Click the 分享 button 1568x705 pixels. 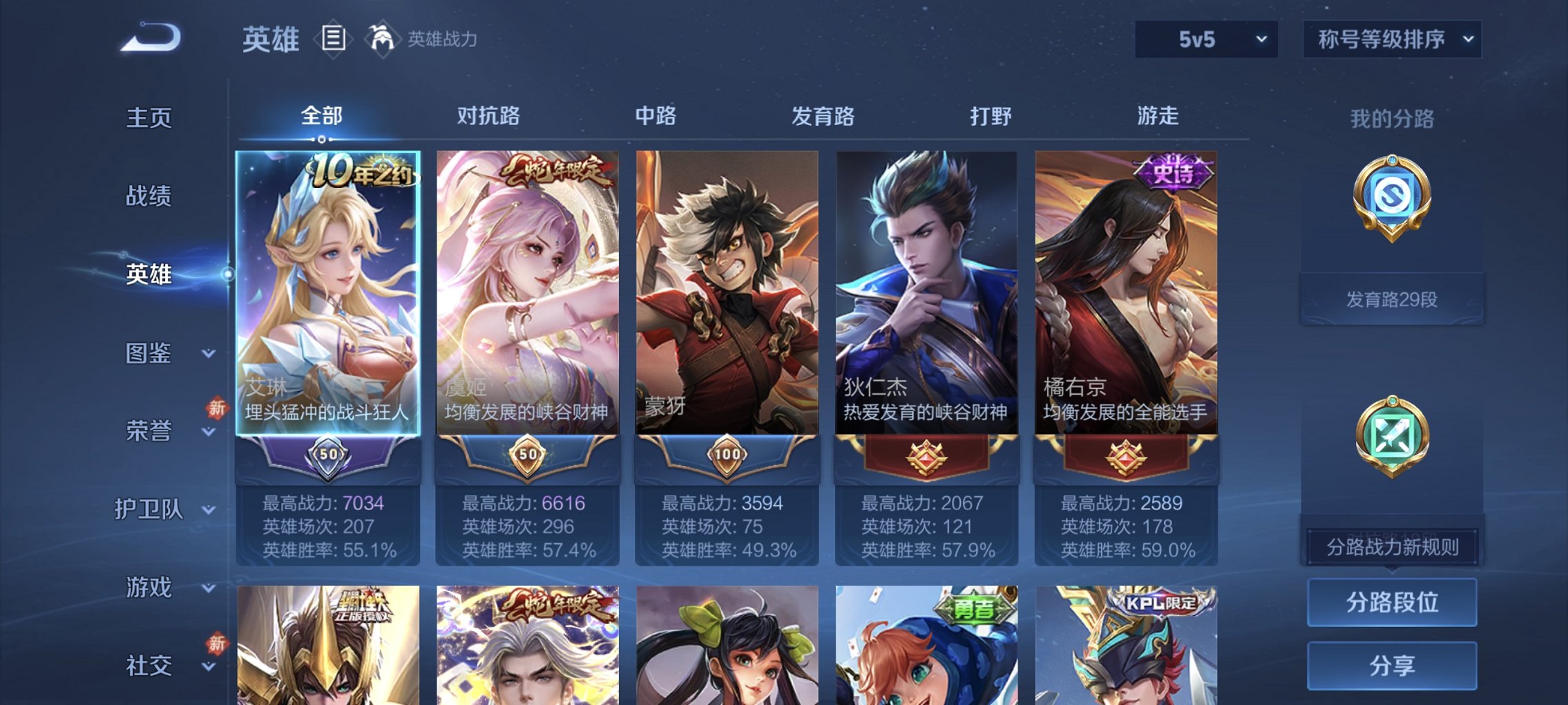click(1393, 665)
